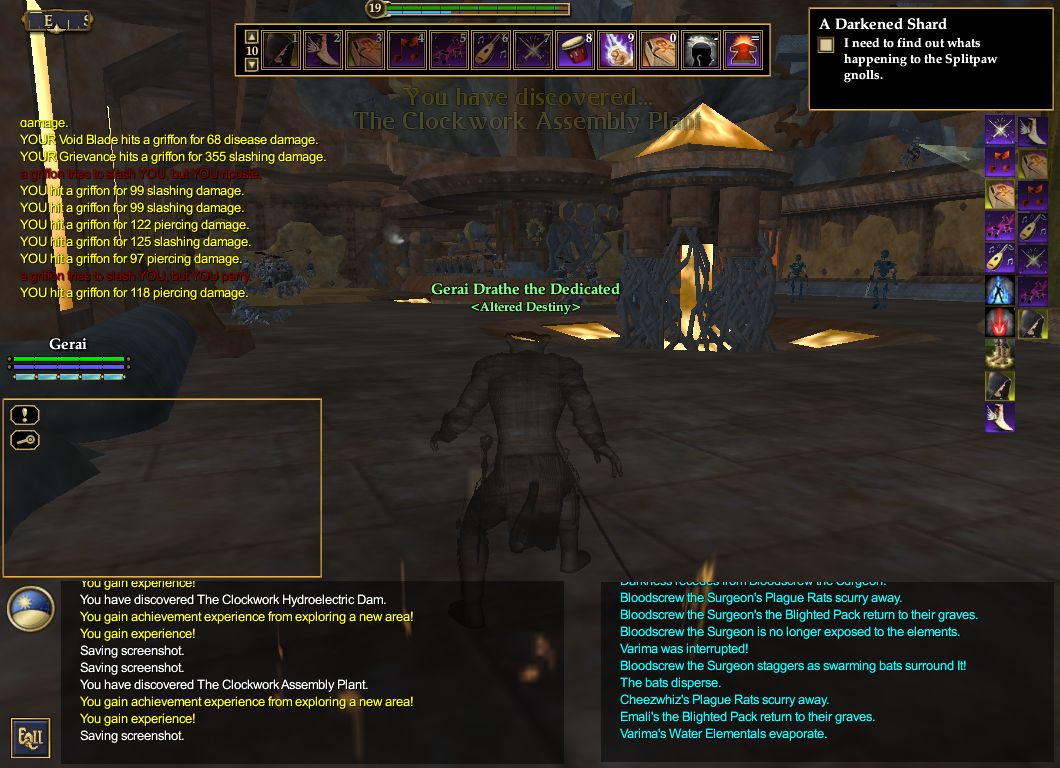This screenshot has width=1060, height=768.
Task: Activate the lute song in slot 6
Action: 491,50
